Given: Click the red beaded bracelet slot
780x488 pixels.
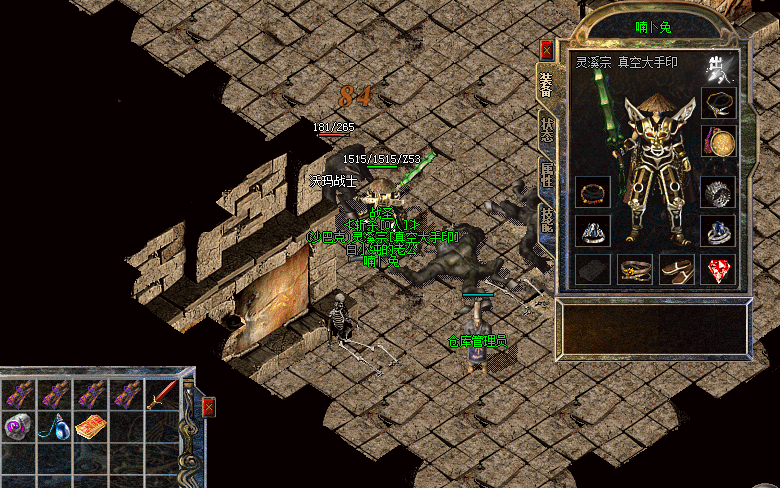Looking at the screenshot, I should pos(593,192).
